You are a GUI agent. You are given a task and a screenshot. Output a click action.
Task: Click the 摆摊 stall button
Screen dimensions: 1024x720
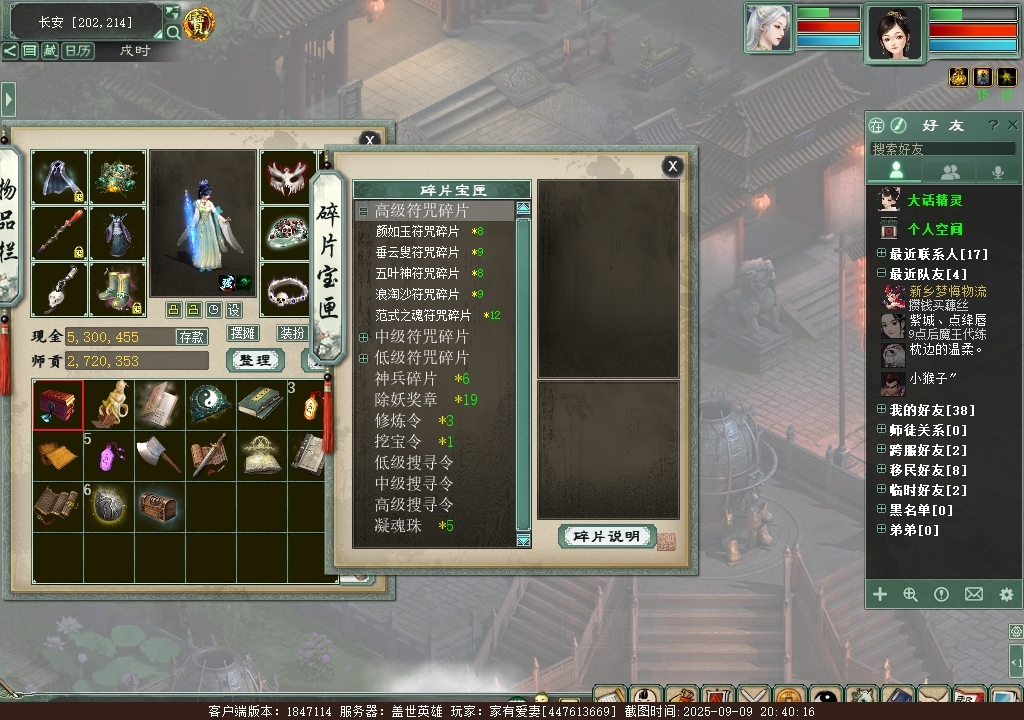[x=243, y=333]
